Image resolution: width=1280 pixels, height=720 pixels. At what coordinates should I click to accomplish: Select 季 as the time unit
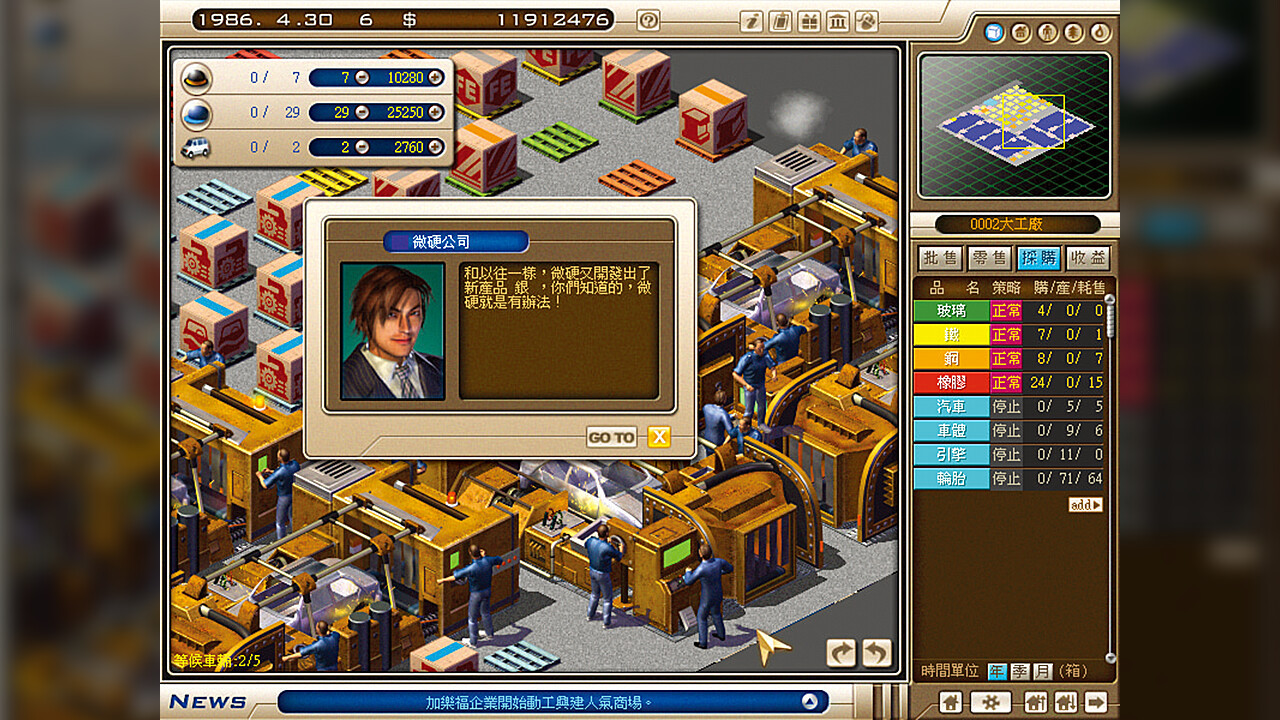1018,671
